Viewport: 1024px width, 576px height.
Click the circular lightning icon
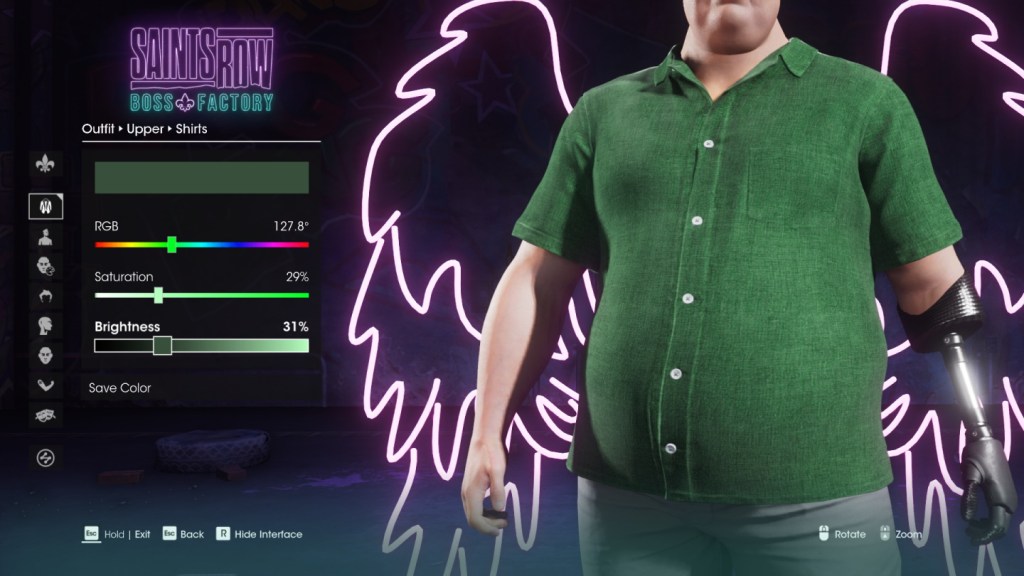[x=45, y=458]
